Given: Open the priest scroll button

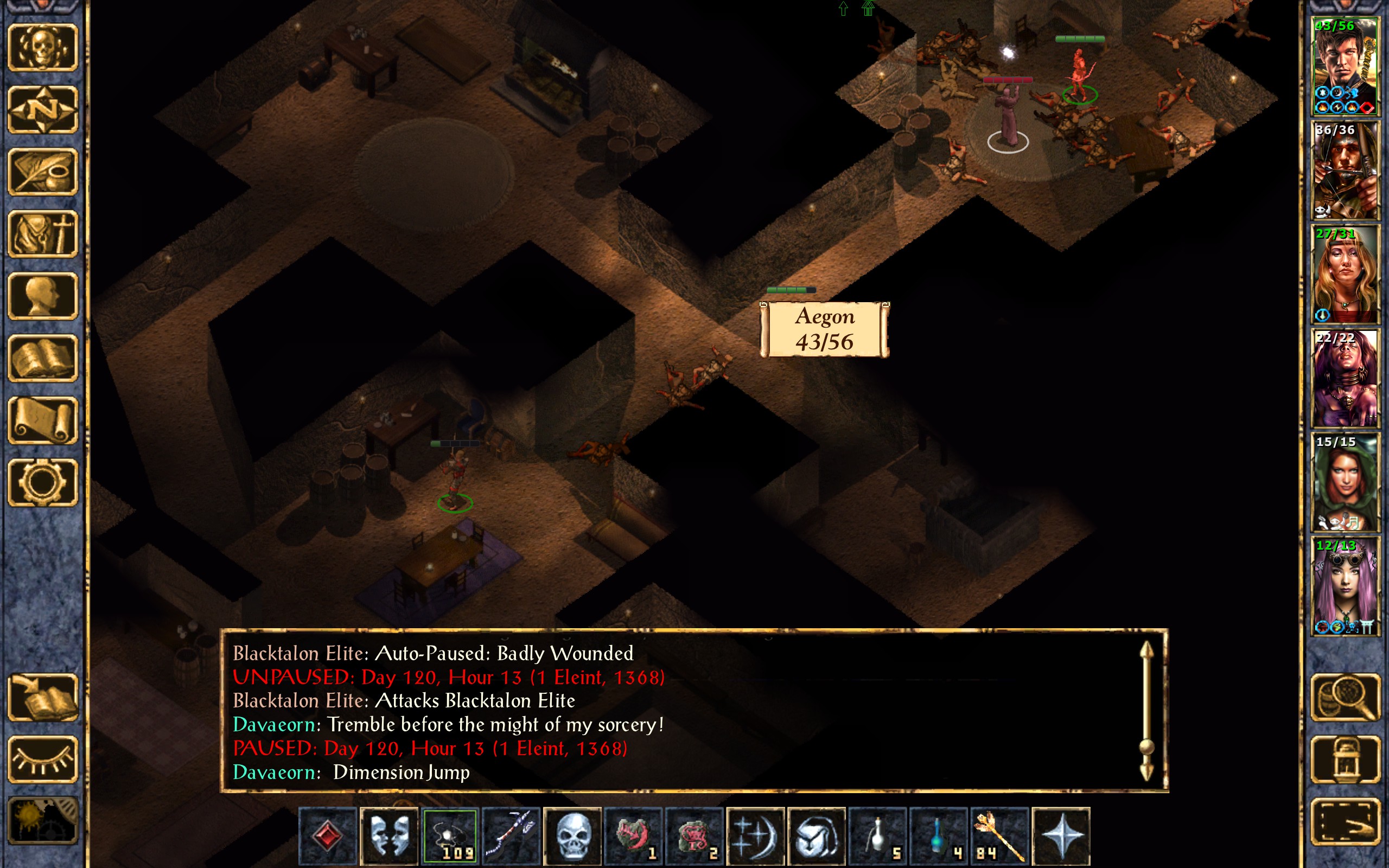Looking at the screenshot, I should pos(42,420).
